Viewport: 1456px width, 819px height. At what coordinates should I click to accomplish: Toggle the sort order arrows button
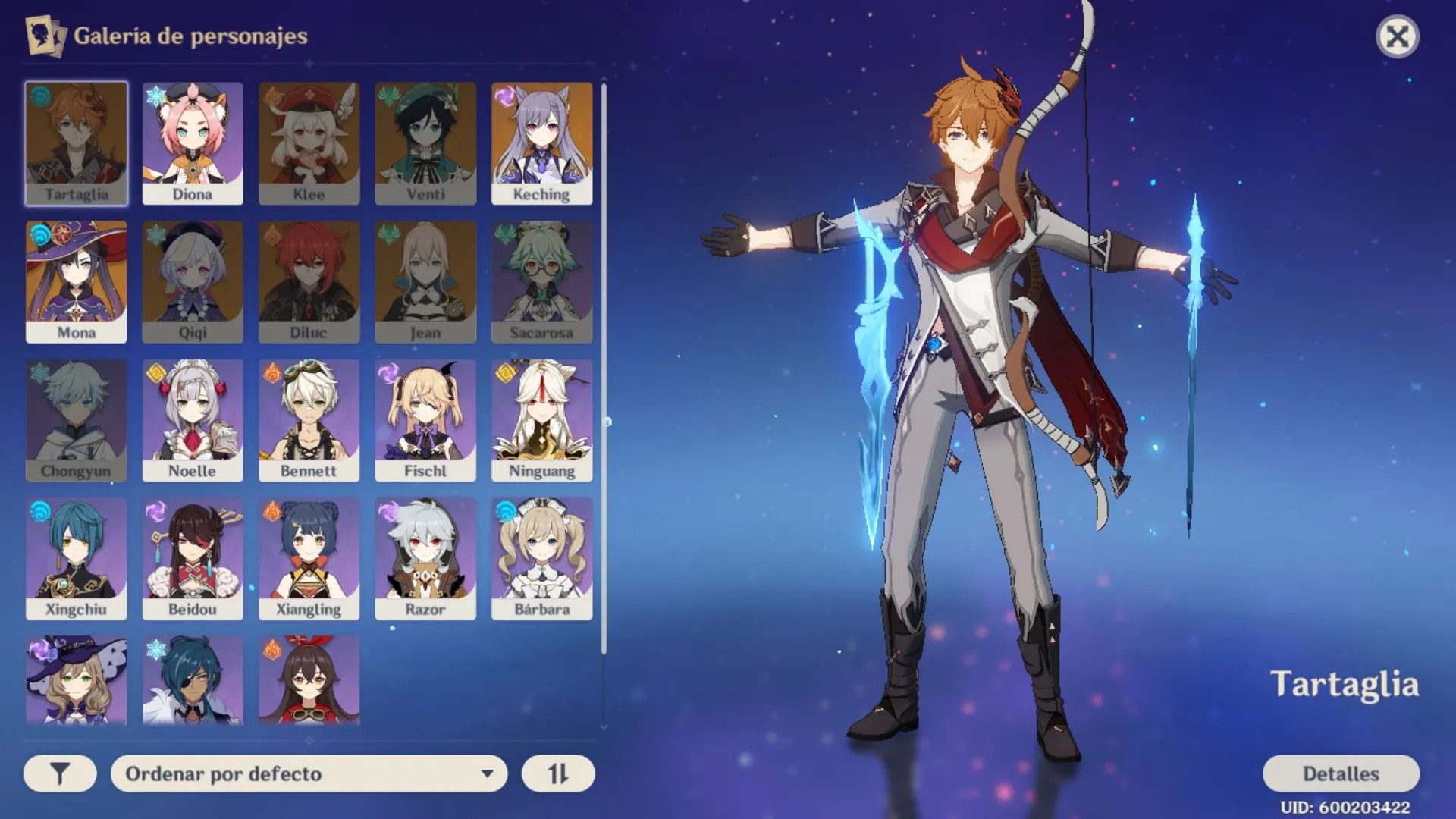click(557, 773)
